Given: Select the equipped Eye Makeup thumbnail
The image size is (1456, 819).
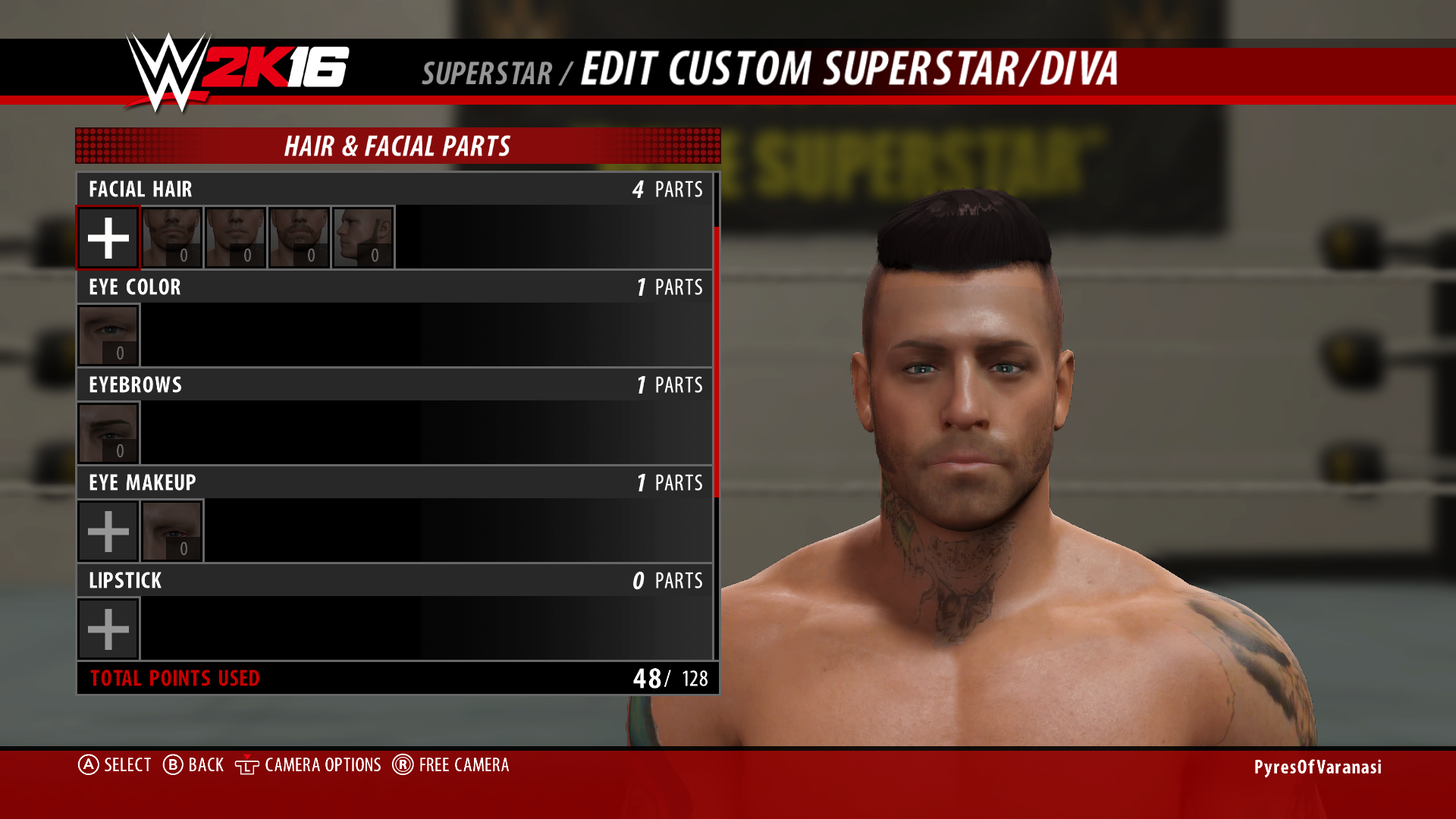Looking at the screenshot, I should pyautogui.click(x=172, y=530).
